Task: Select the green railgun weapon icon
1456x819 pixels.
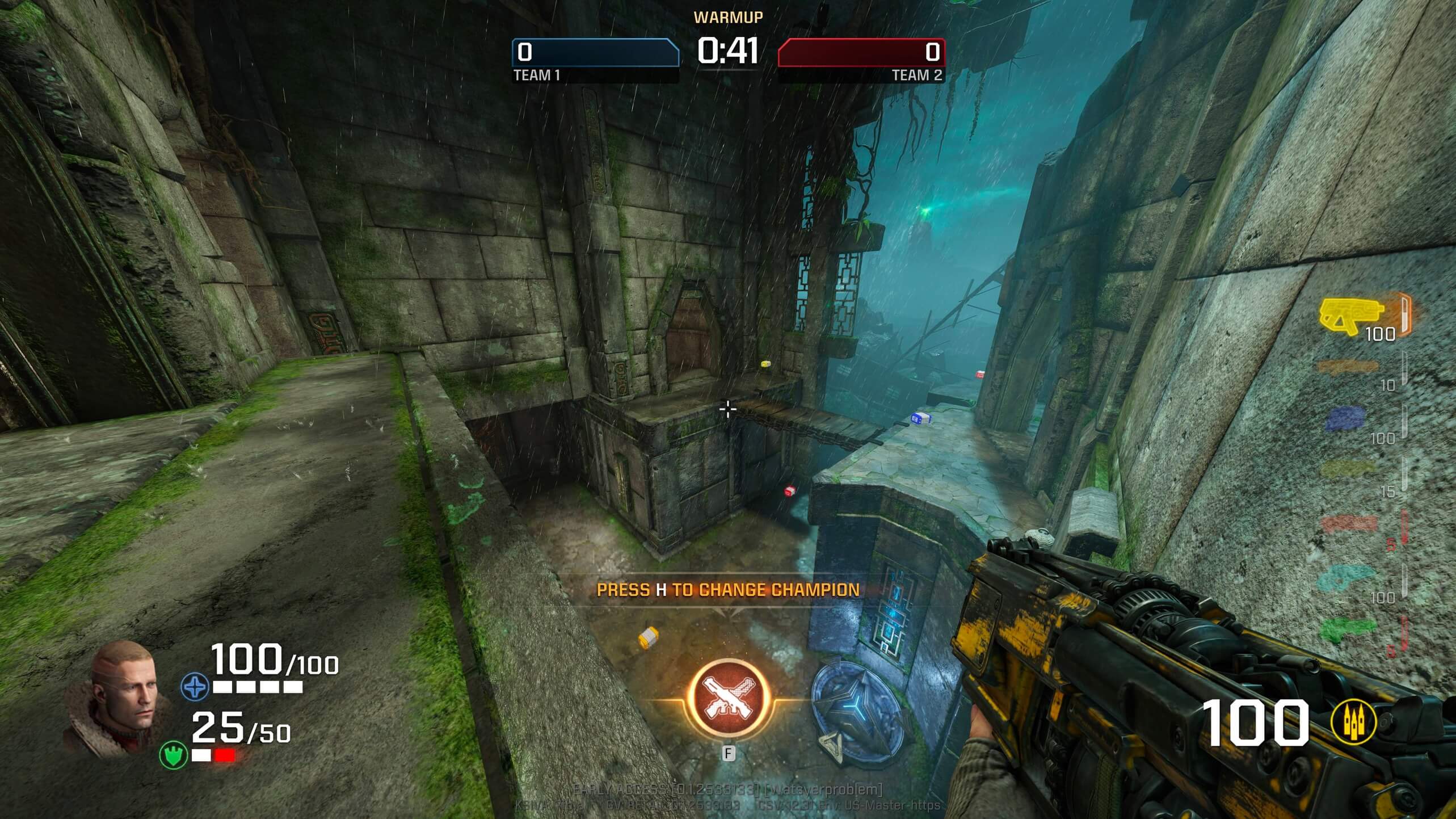Action: 1348,629
